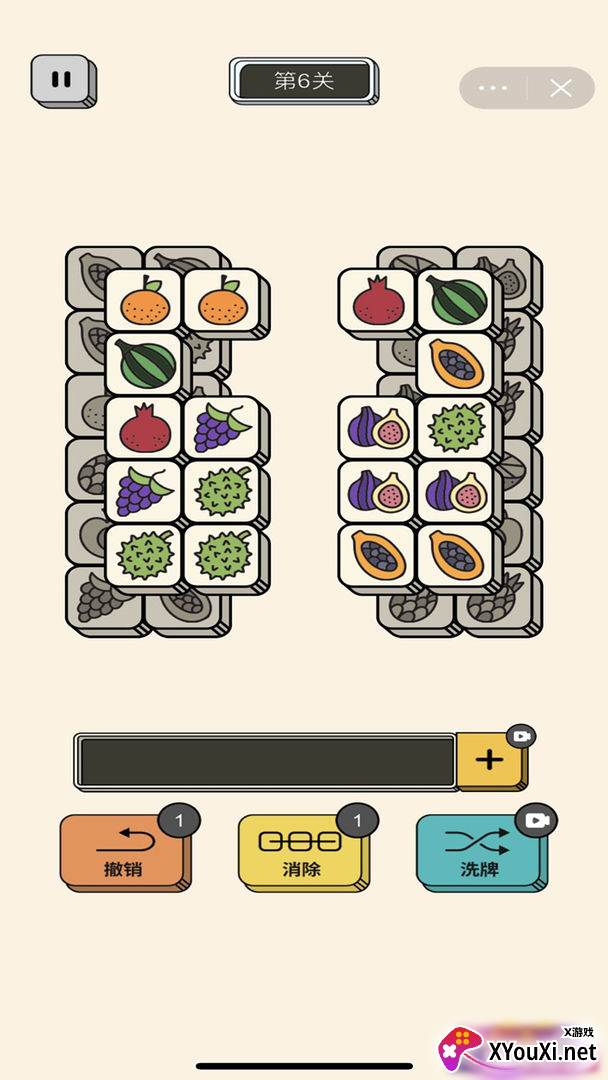Use the 撤销 undo power-up
Image resolution: width=608 pixels, height=1080 pixels.
(124, 851)
